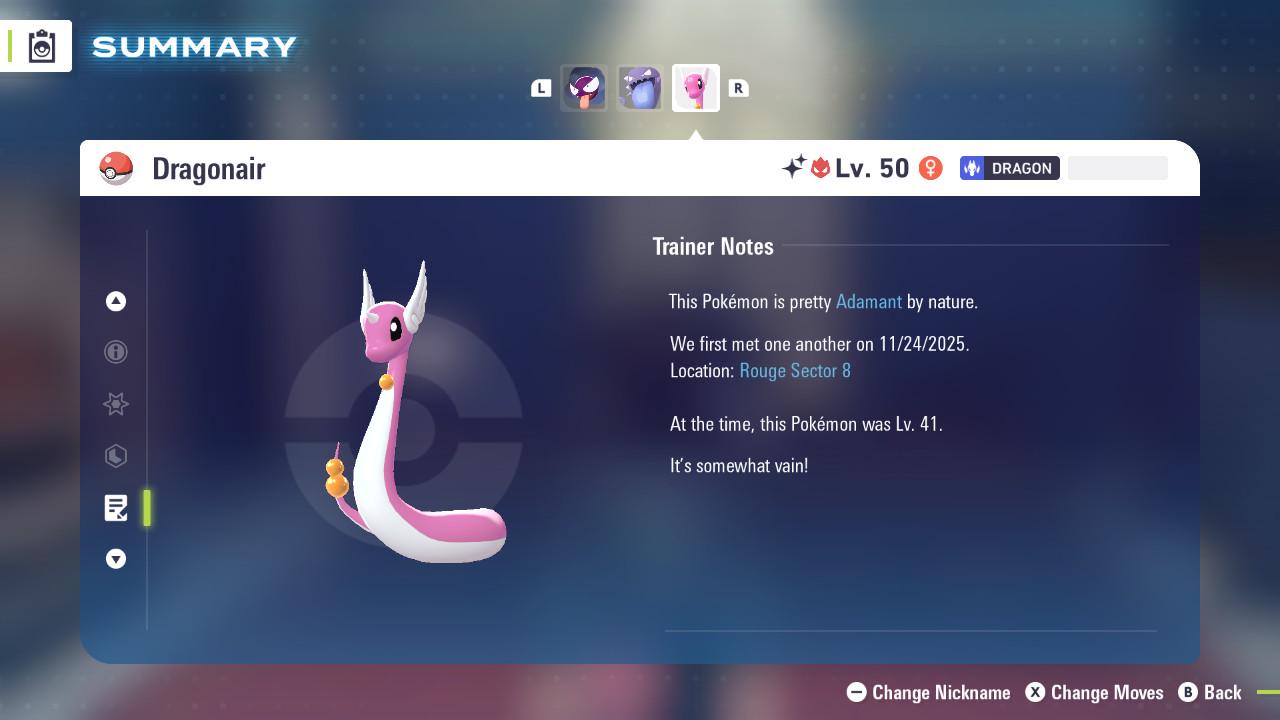The height and width of the screenshot is (720, 1280).
Task: Click the Poké Ball beside Dragonair's name
Action: click(x=117, y=168)
